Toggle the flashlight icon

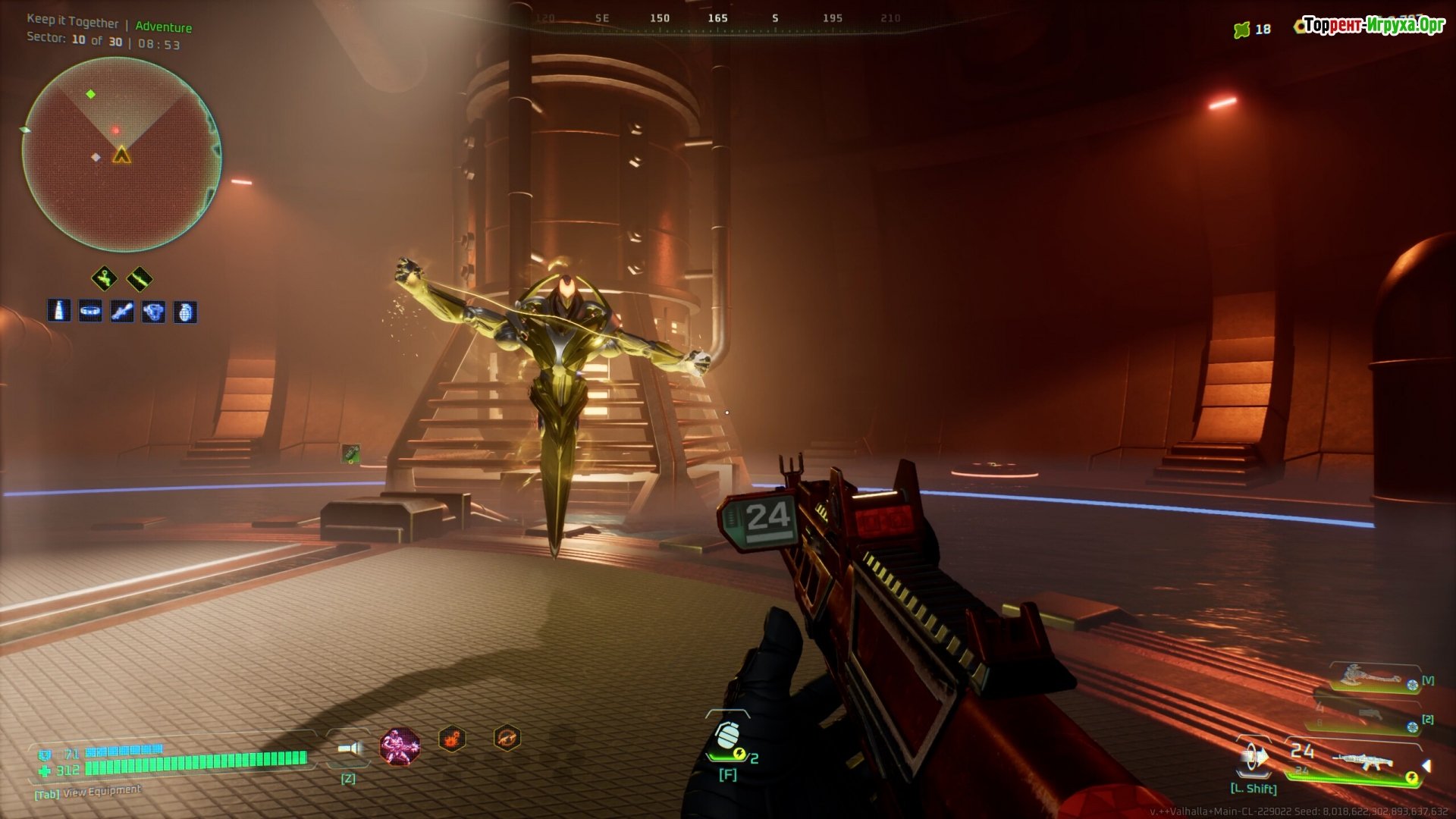point(349,749)
